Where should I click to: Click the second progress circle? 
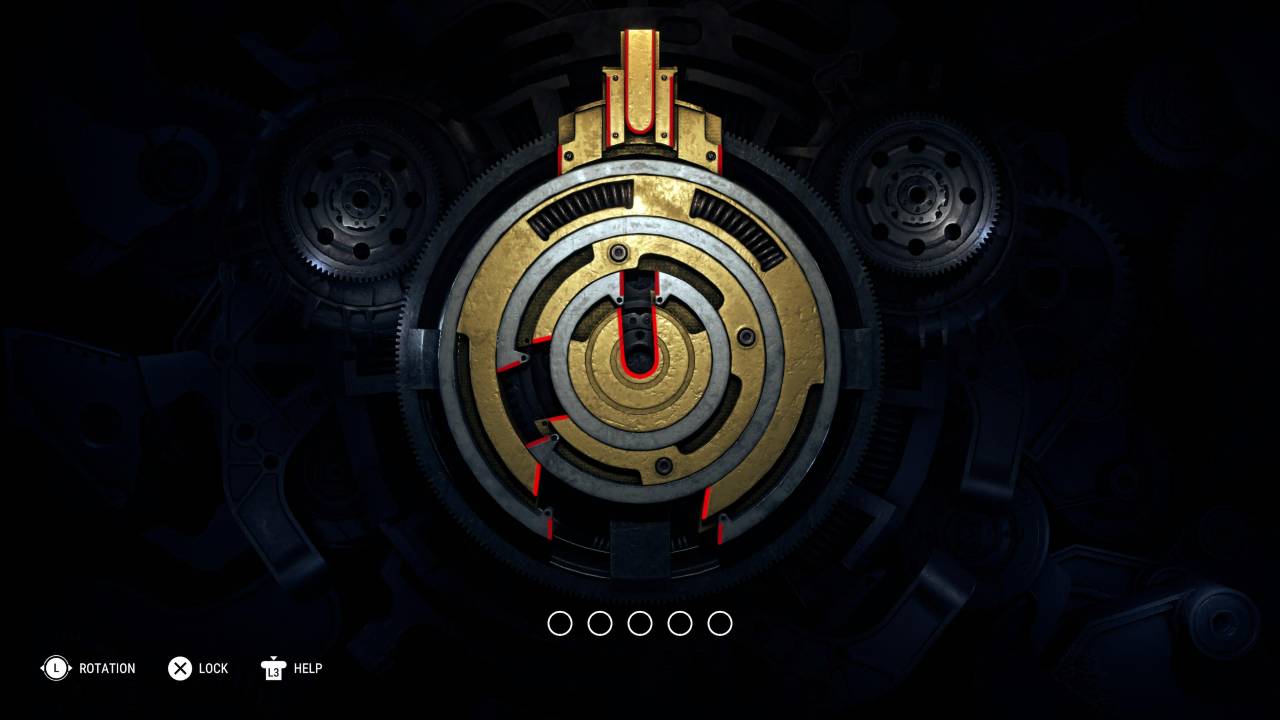pyautogui.click(x=601, y=623)
